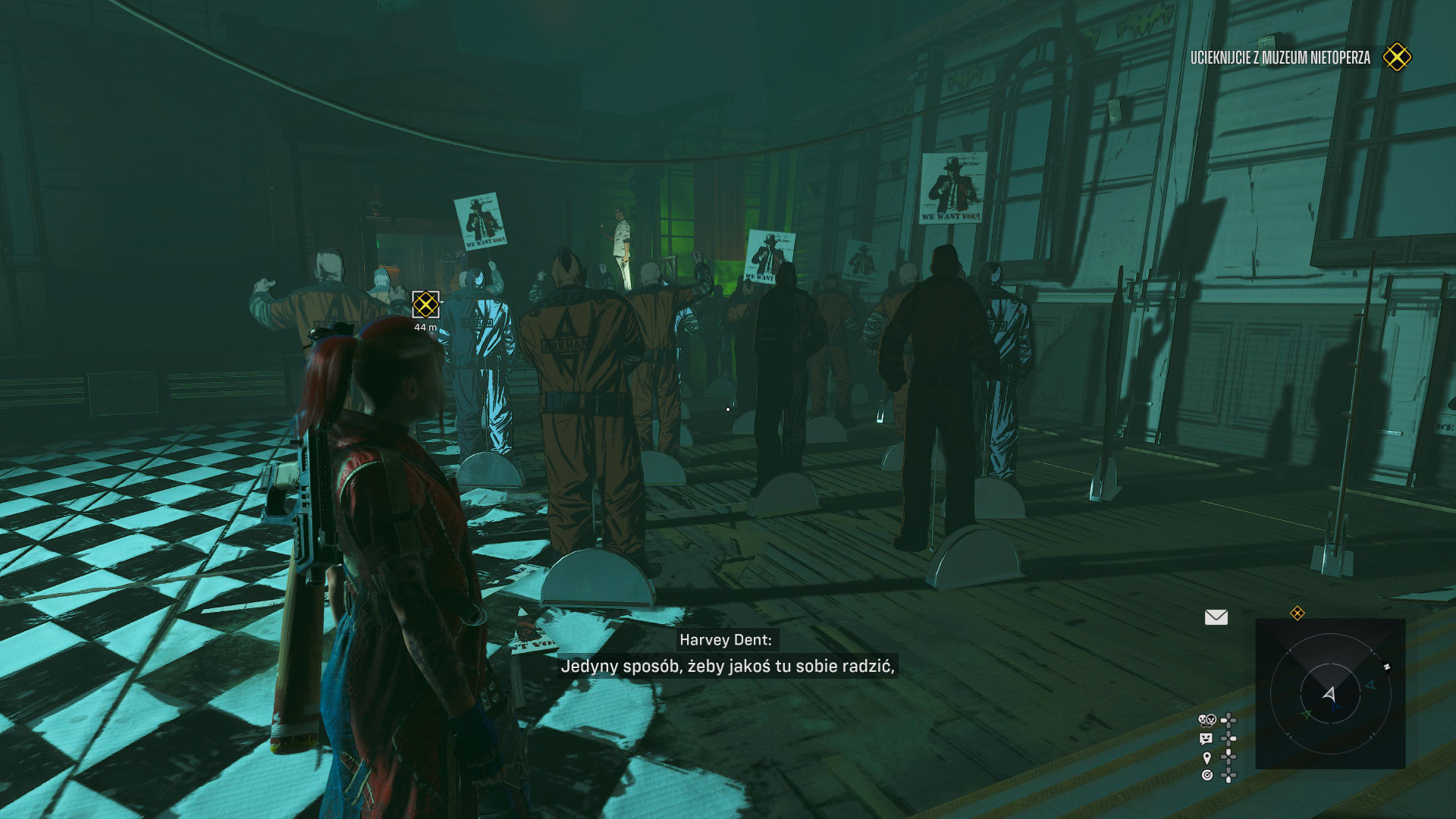Click the location pin icon

click(x=1207, y=757)
